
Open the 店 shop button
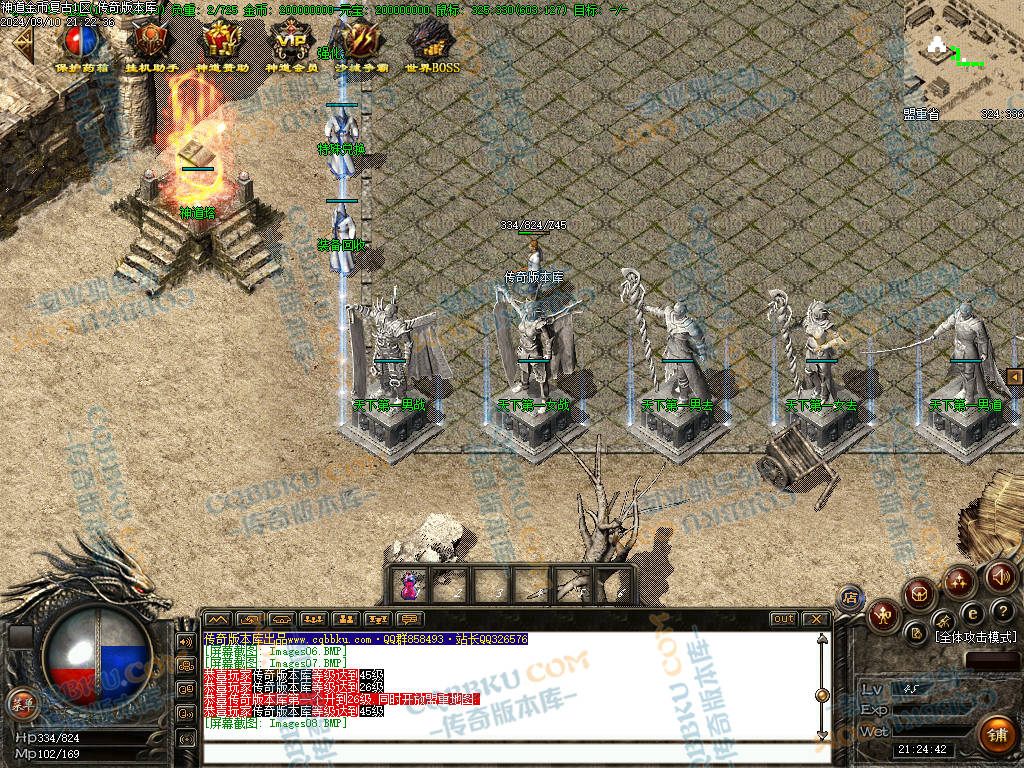click(851, 598)
